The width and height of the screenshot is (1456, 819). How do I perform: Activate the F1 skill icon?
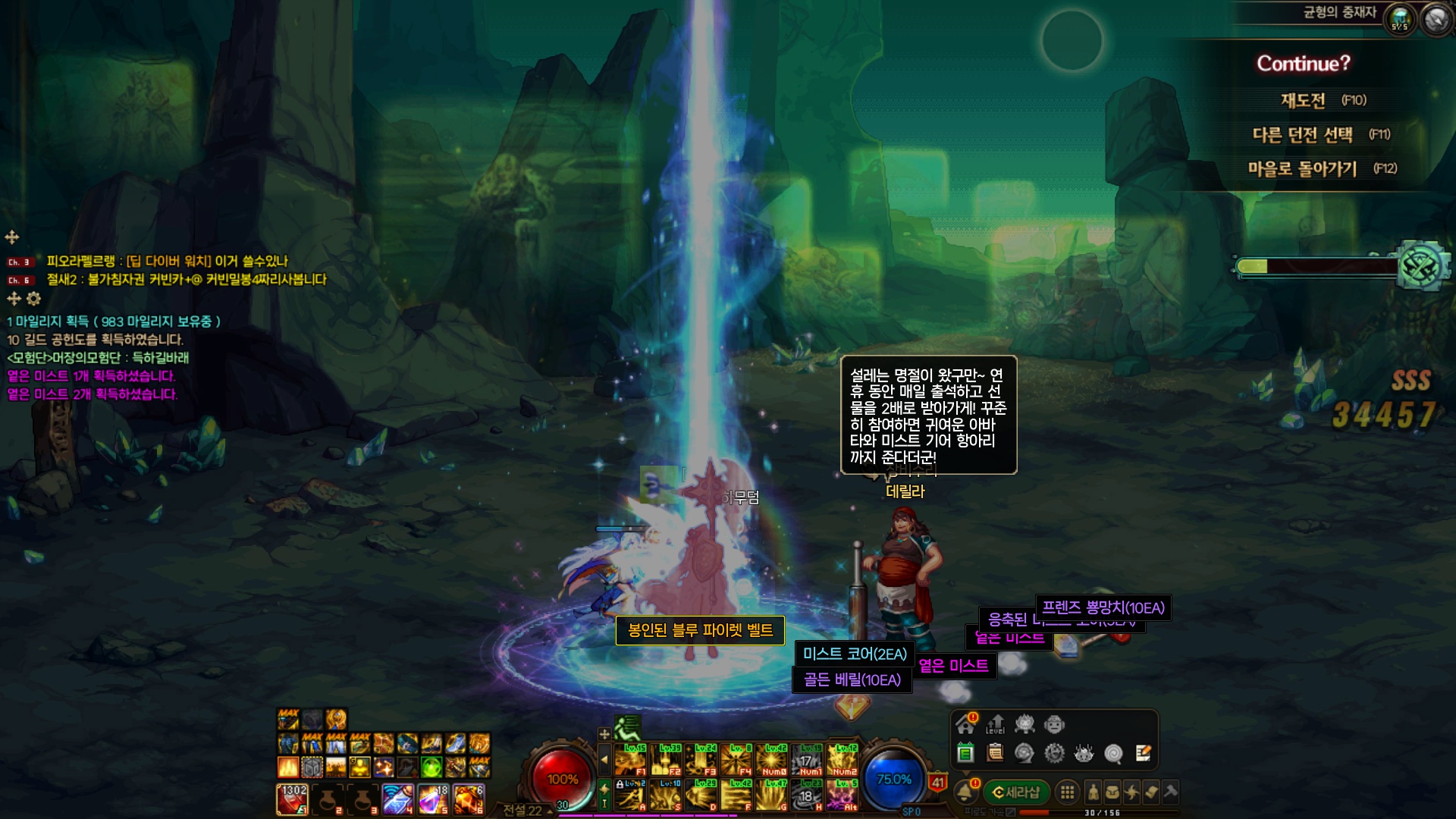[x=630, y=760]
